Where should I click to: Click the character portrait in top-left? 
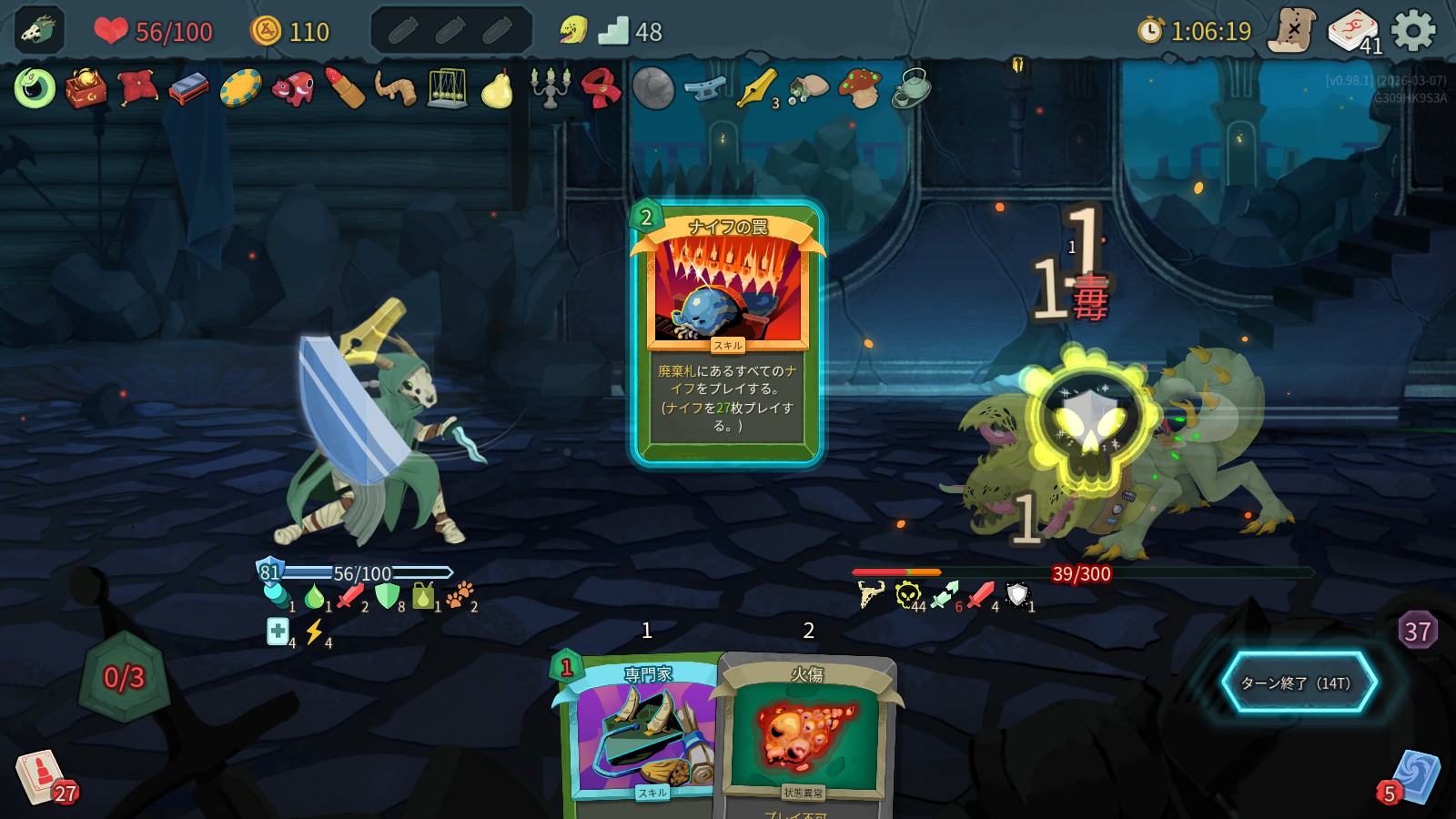pyautogui.click(x=39, y=31)
